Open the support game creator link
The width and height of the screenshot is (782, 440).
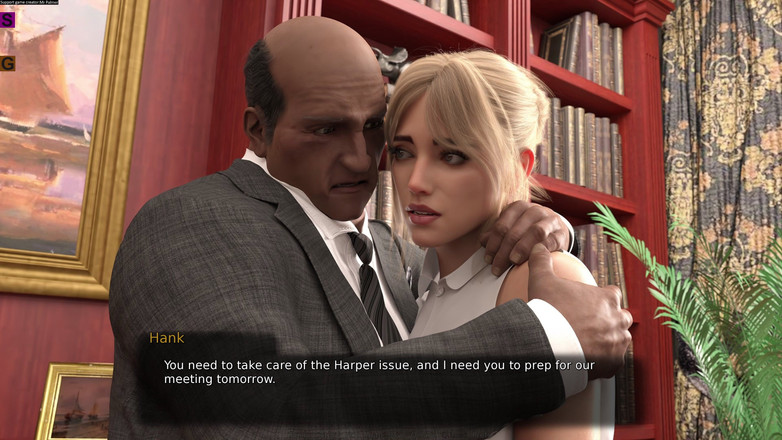29,3
